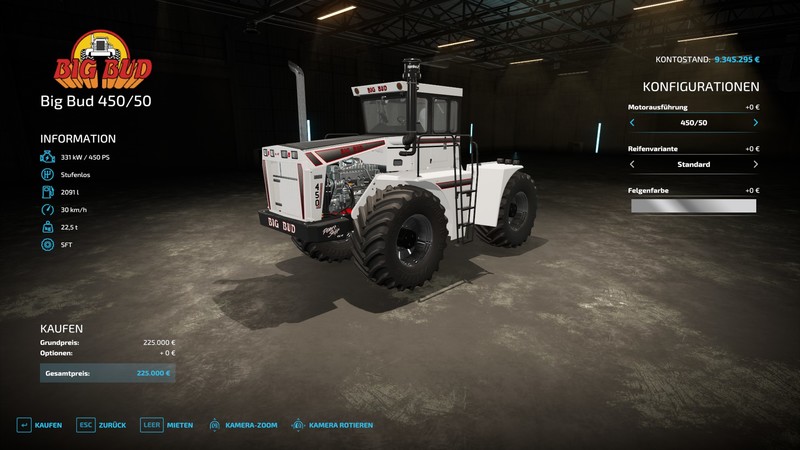Select next Motorausführung option
Viewport: 800px width, 450px height.
click(755, 123)
